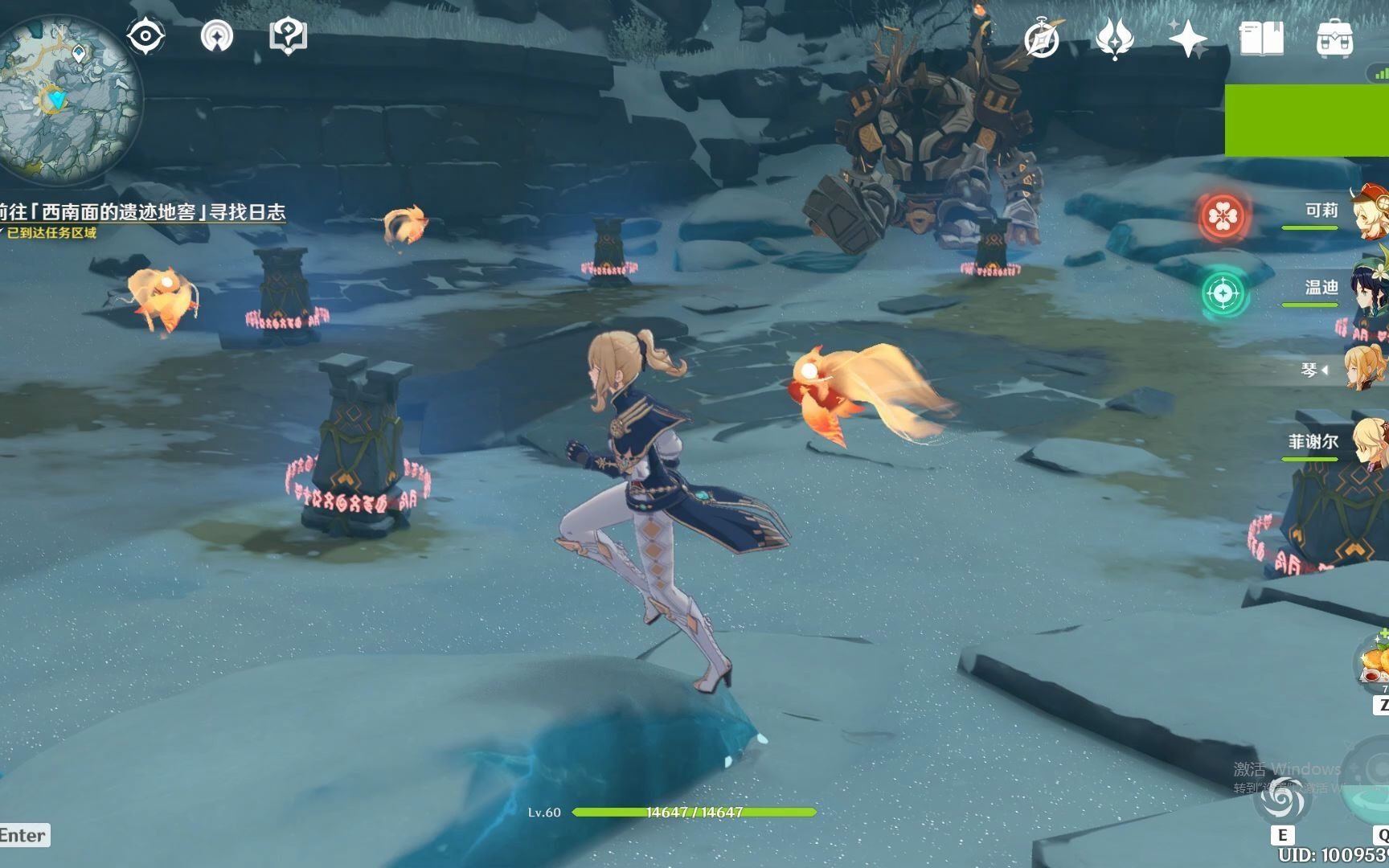The width and height of the screenshot is (1389, 868).
Task: Click the quest objective tracker text
Action: 145,212
